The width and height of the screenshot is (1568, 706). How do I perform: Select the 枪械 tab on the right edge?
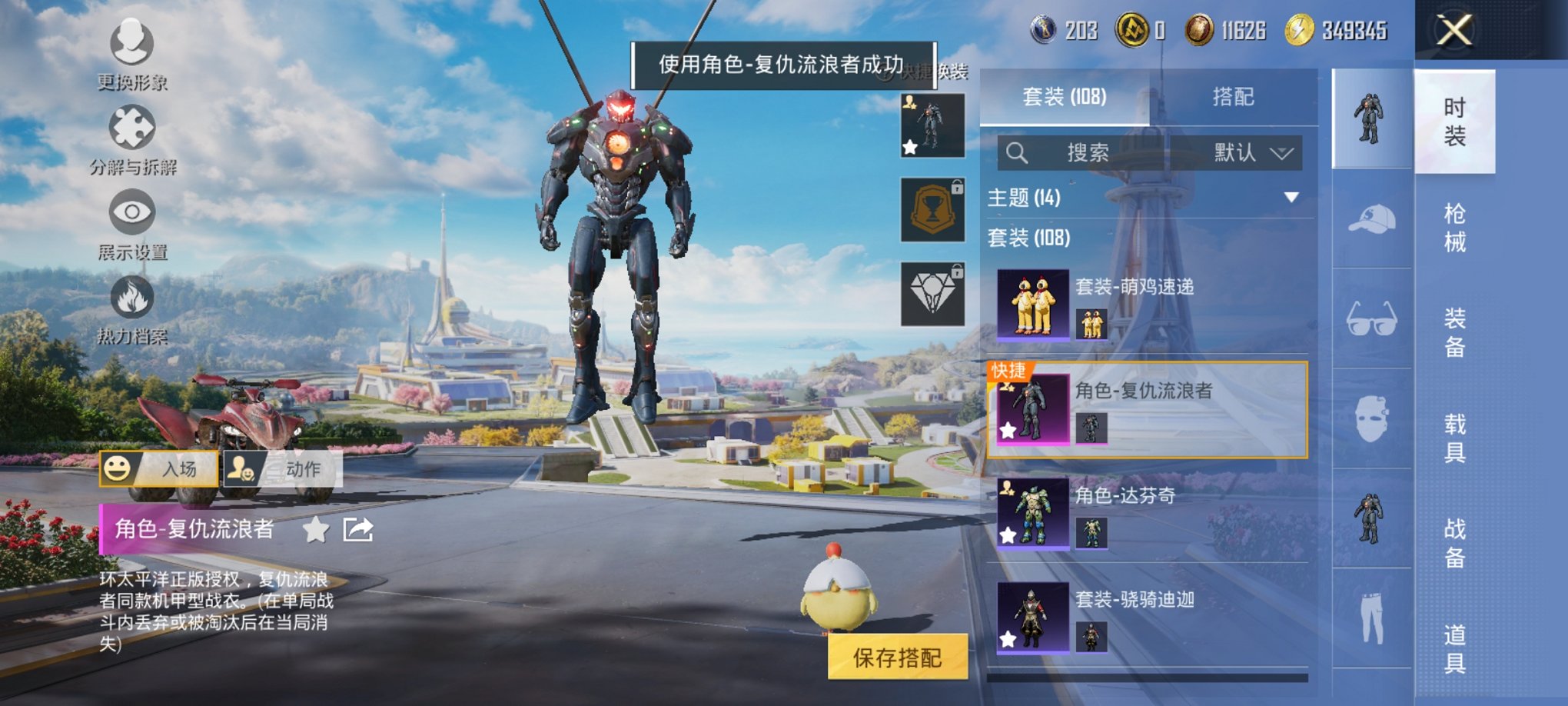[x=1457, y=227]
